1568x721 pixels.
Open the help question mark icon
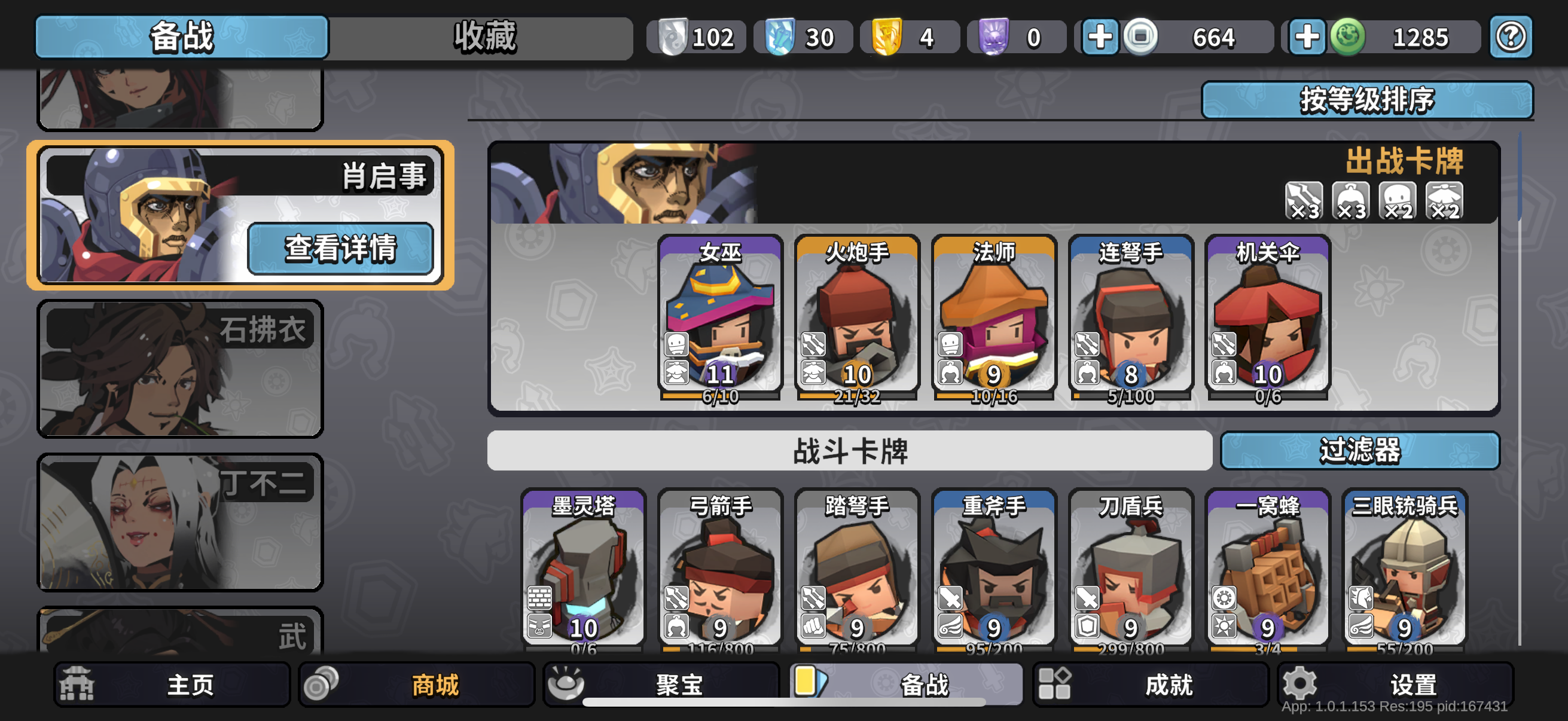point(1511,36)
